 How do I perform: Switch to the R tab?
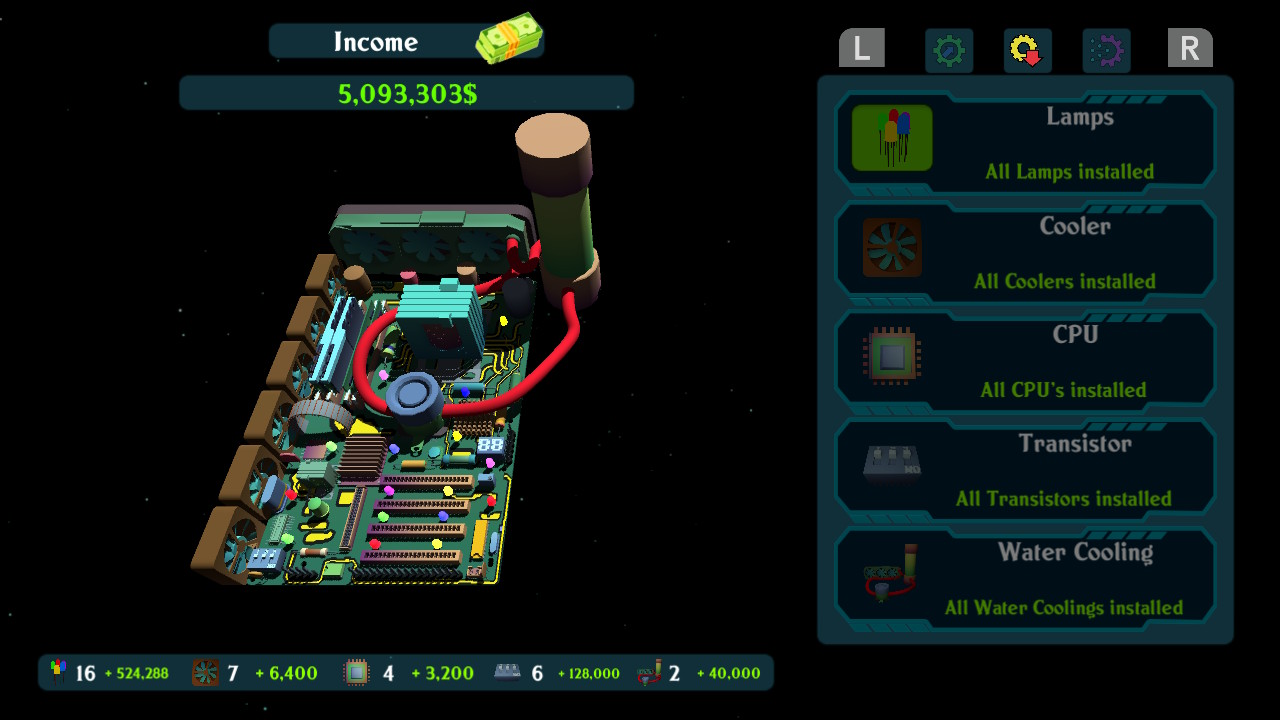point(1190,48)
